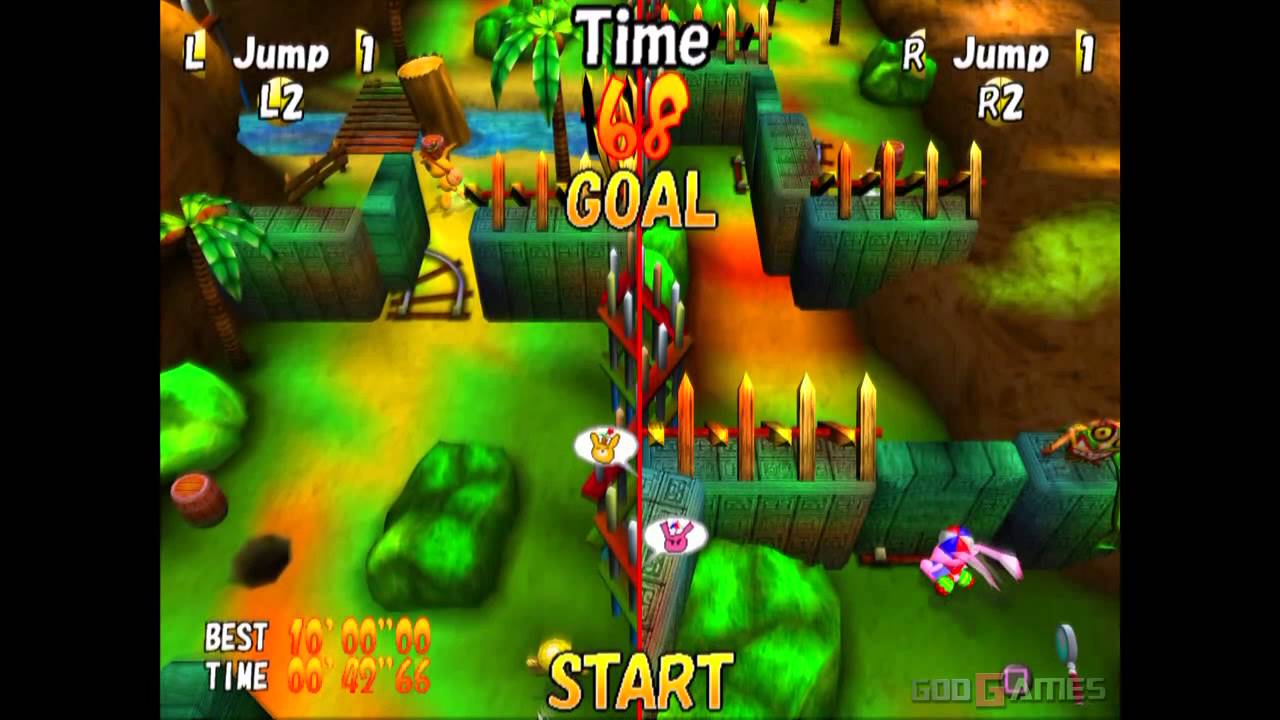Click the yellow rabbit progress marker bubble

click(x=605, y=446)
